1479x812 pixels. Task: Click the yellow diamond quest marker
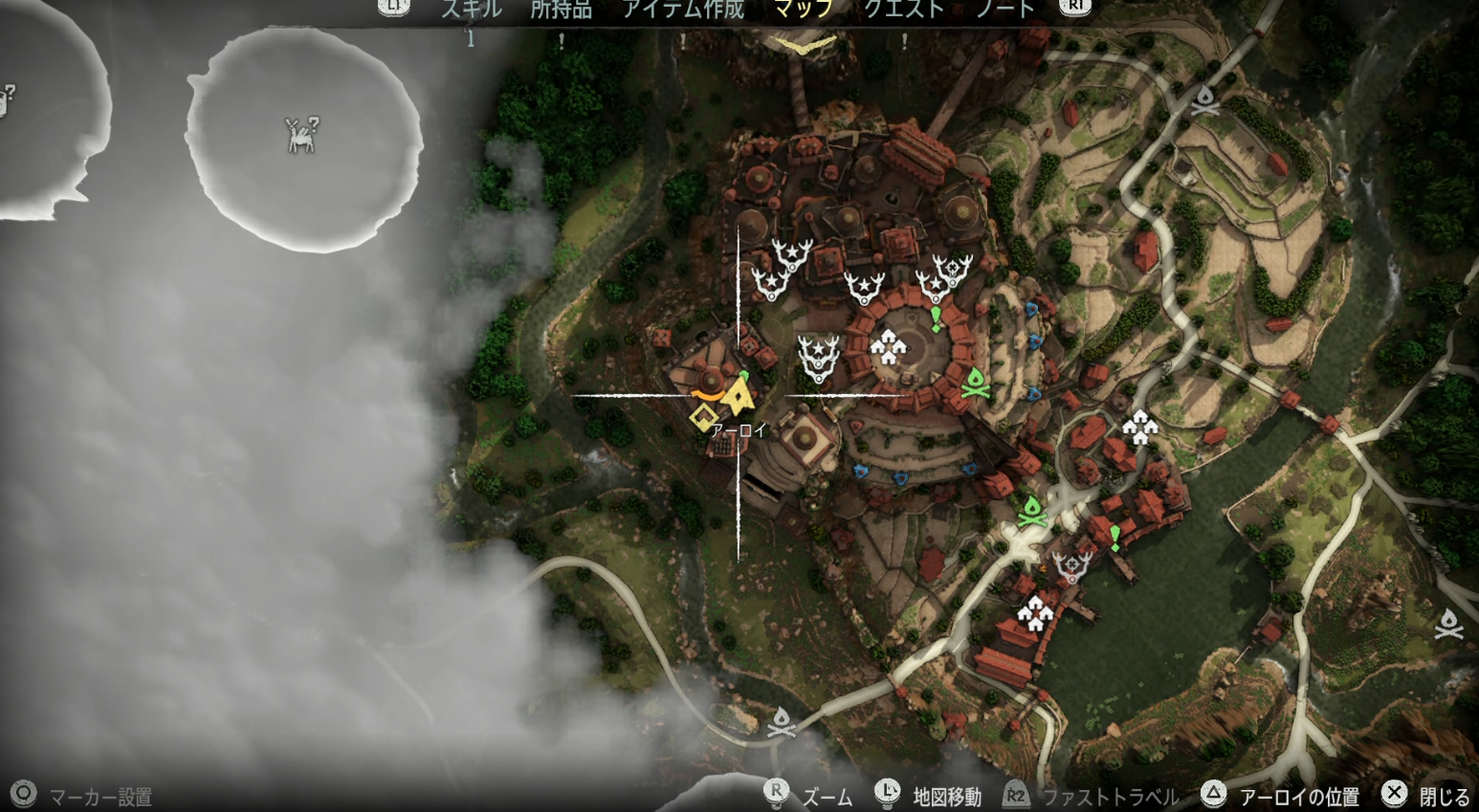(x=703, y=417)
